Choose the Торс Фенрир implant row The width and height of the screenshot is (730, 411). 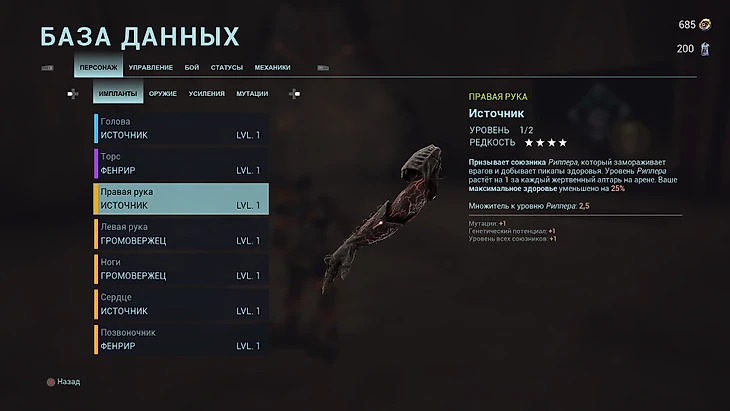[x=181, y=163]
